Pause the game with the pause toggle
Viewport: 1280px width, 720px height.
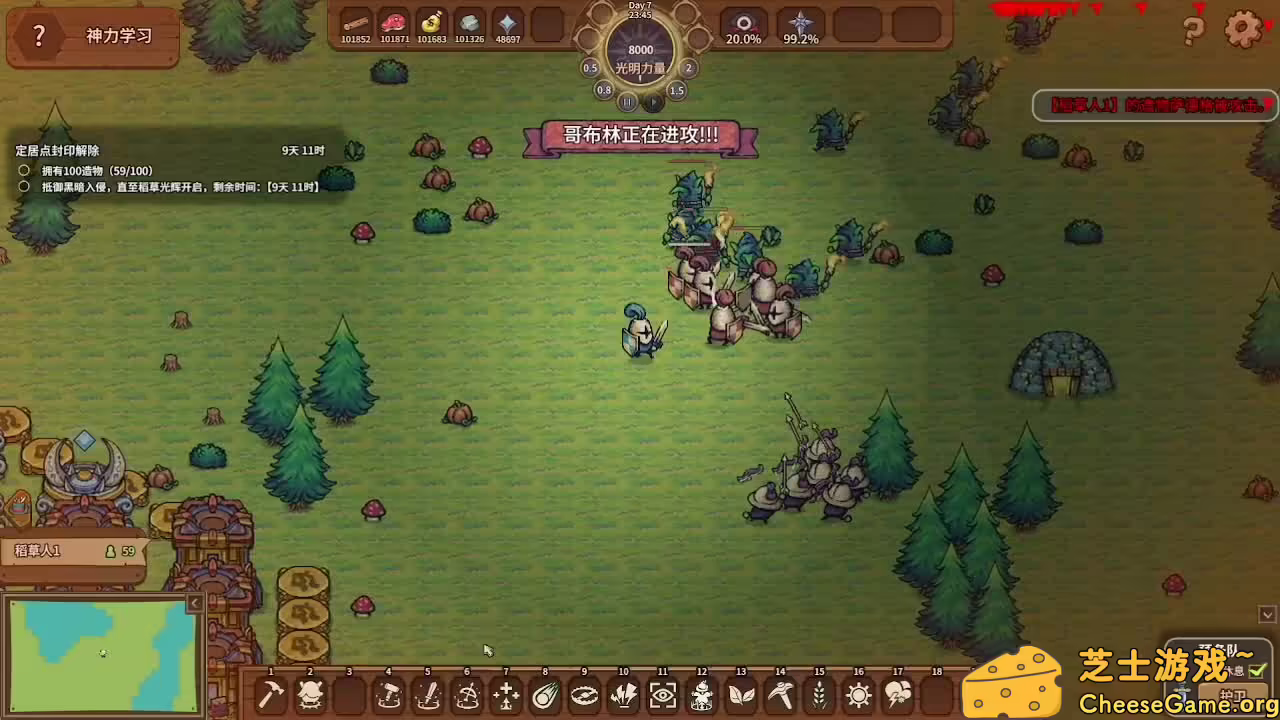627,101
